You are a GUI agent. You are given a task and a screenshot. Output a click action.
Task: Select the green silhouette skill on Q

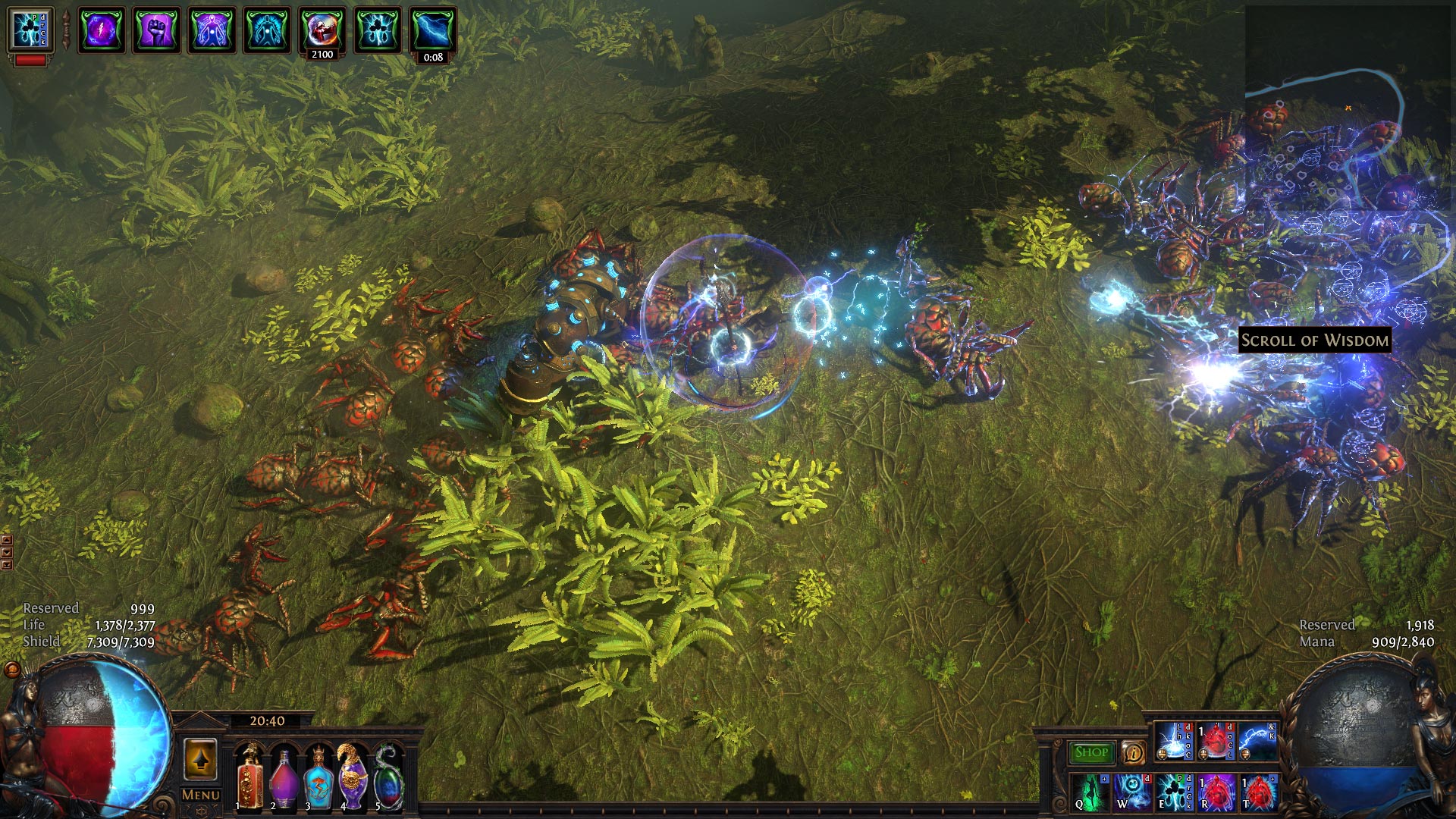click(1090, 791)
